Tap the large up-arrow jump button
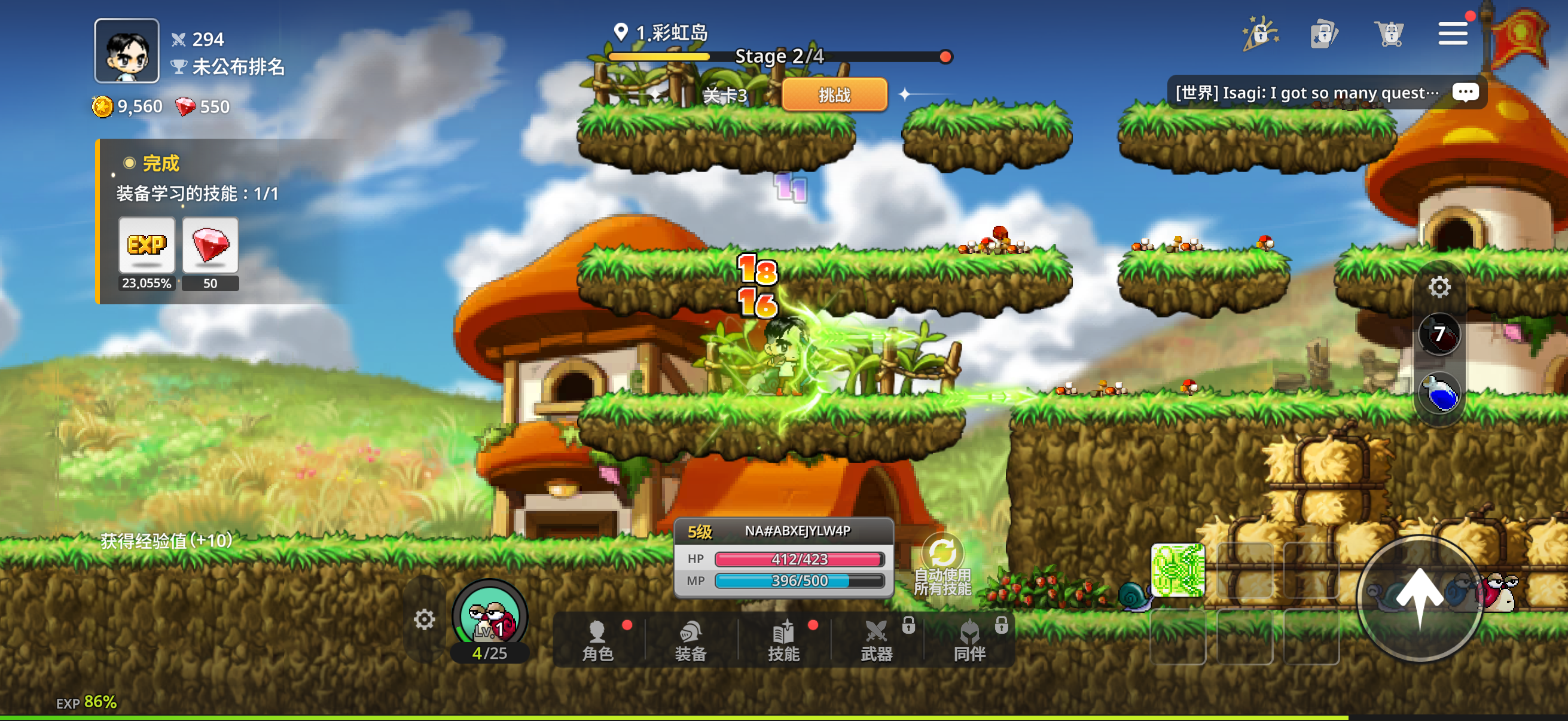Screen dimensions: 1568x721 (1420, 598)
